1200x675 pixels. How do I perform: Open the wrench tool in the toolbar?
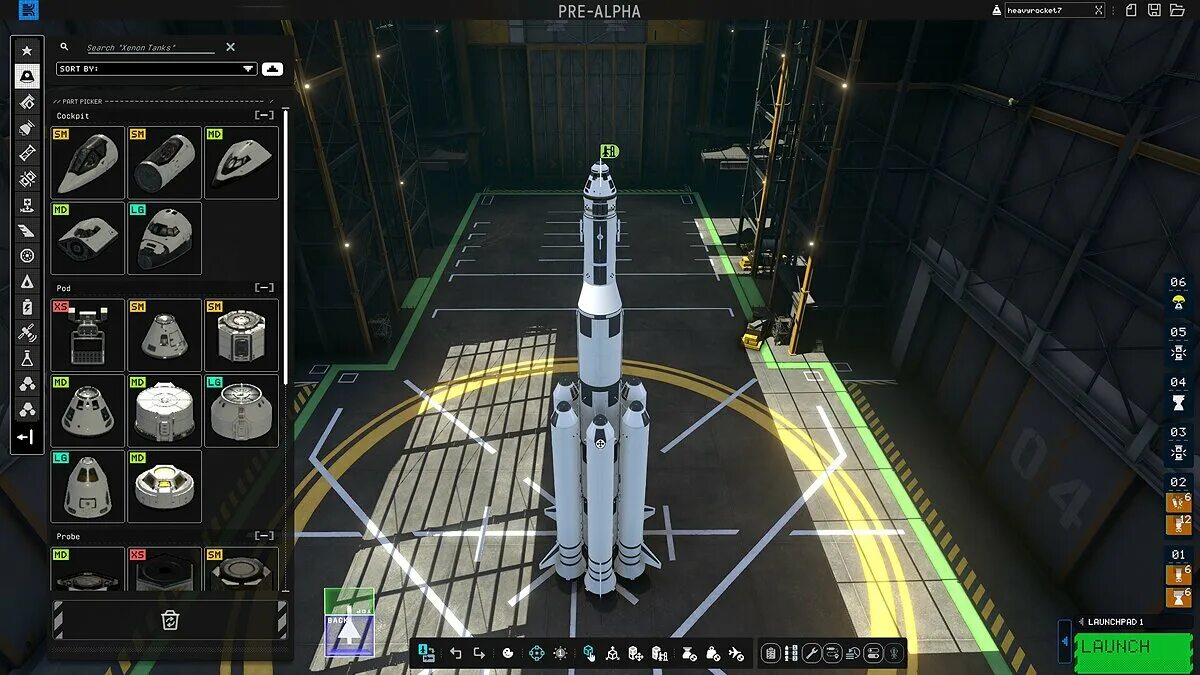[x=812, y=653]
